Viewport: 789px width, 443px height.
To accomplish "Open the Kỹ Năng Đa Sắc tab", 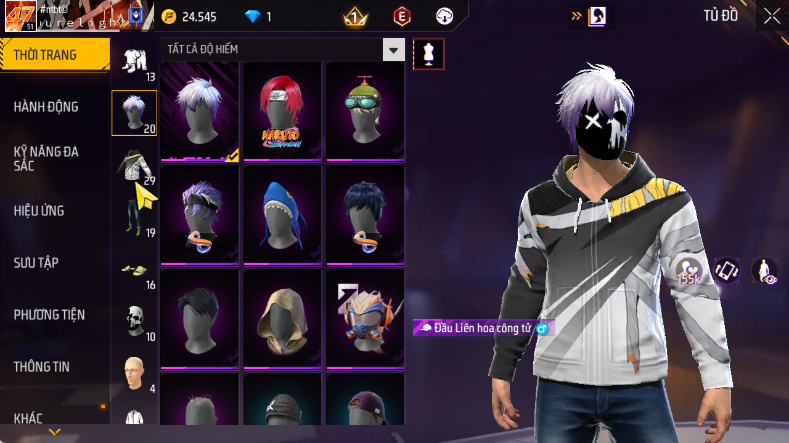I will pyautogui.click(x=46, y=158).
